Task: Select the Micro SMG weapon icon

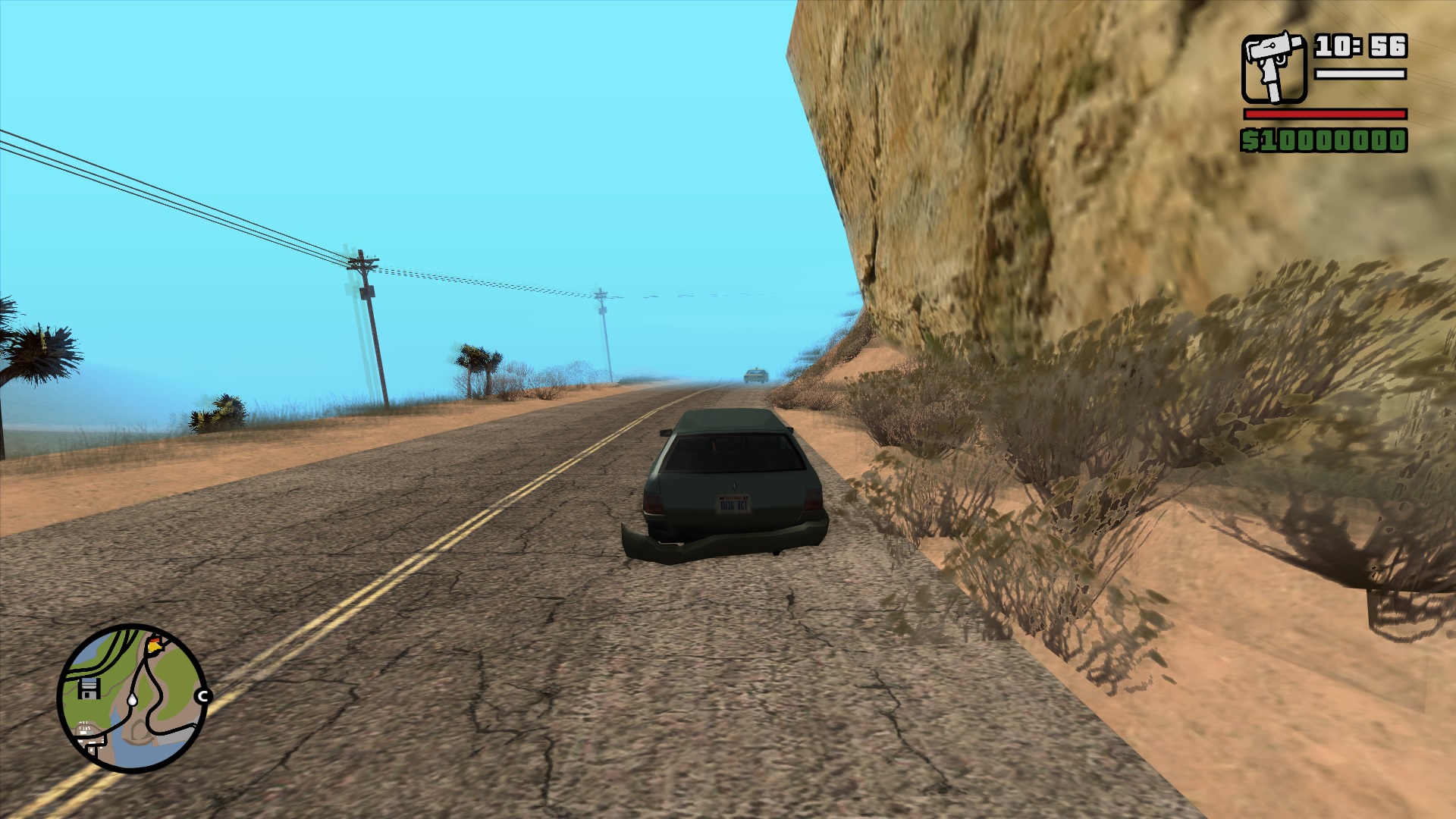Action: 1274,68
